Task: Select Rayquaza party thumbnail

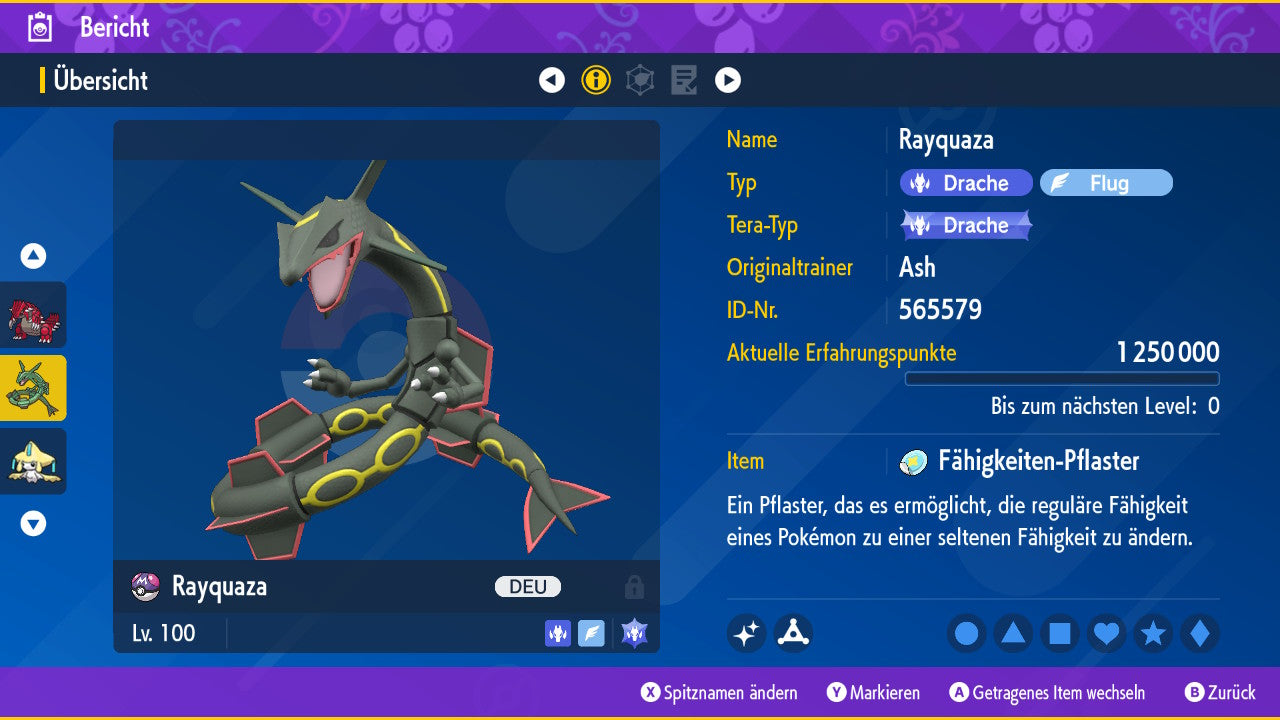Action: pos(34,388)
